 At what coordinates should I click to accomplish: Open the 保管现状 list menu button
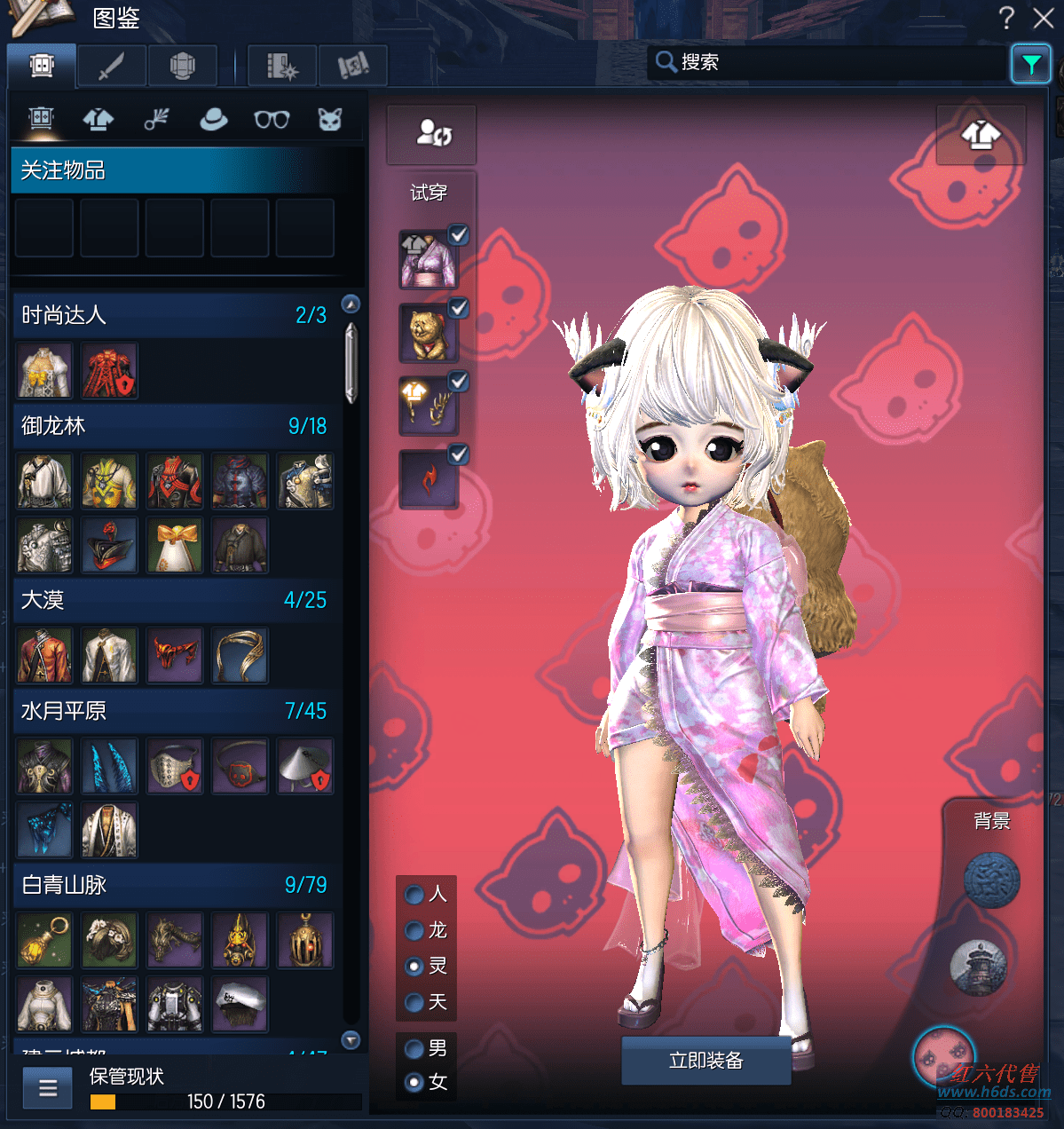[48, 1087]
